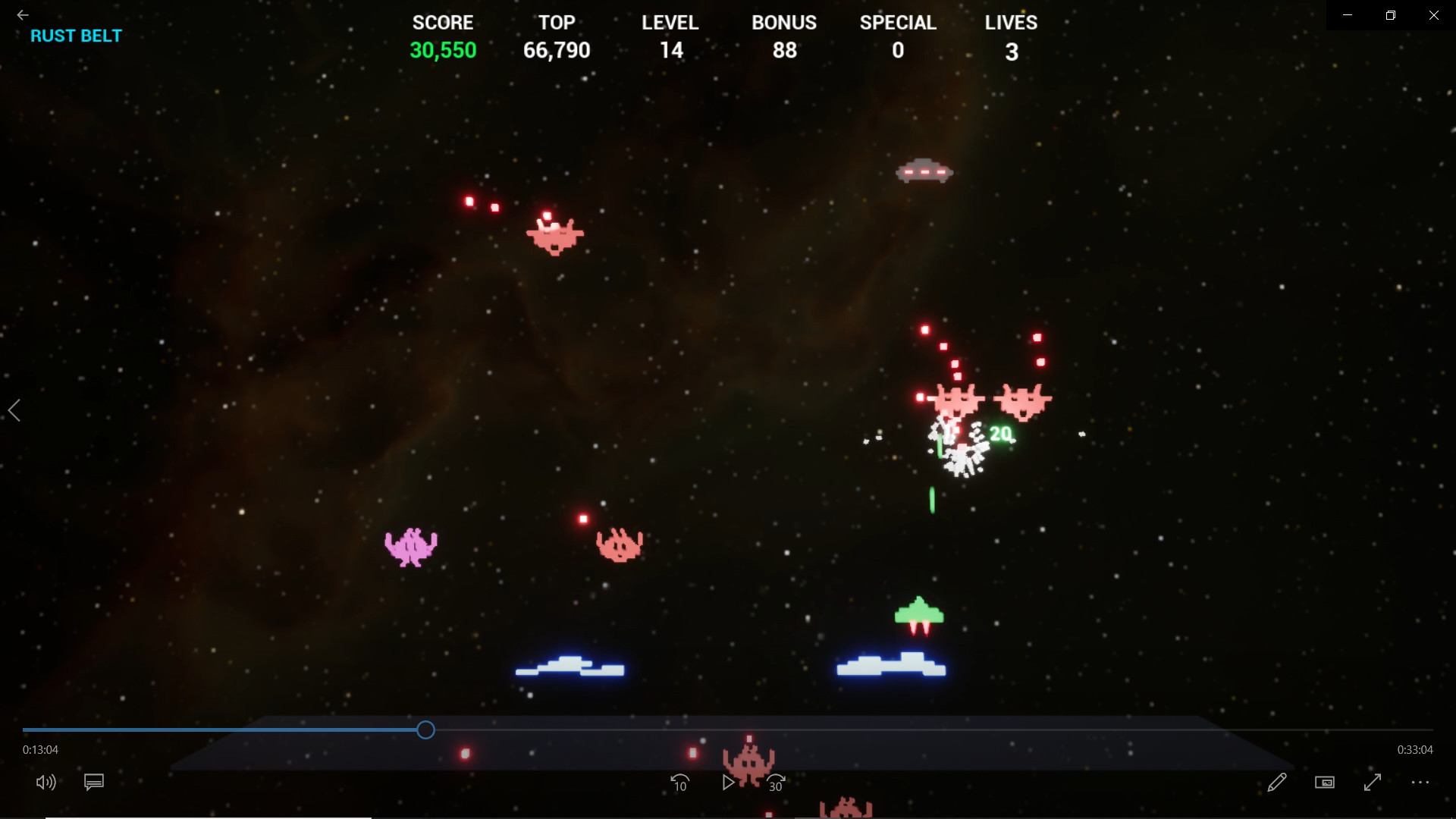Select the elapsed time 0:13:04 label
This screenshot has width=1456, height=819.
pyautogui.click(x=39, y=749)
